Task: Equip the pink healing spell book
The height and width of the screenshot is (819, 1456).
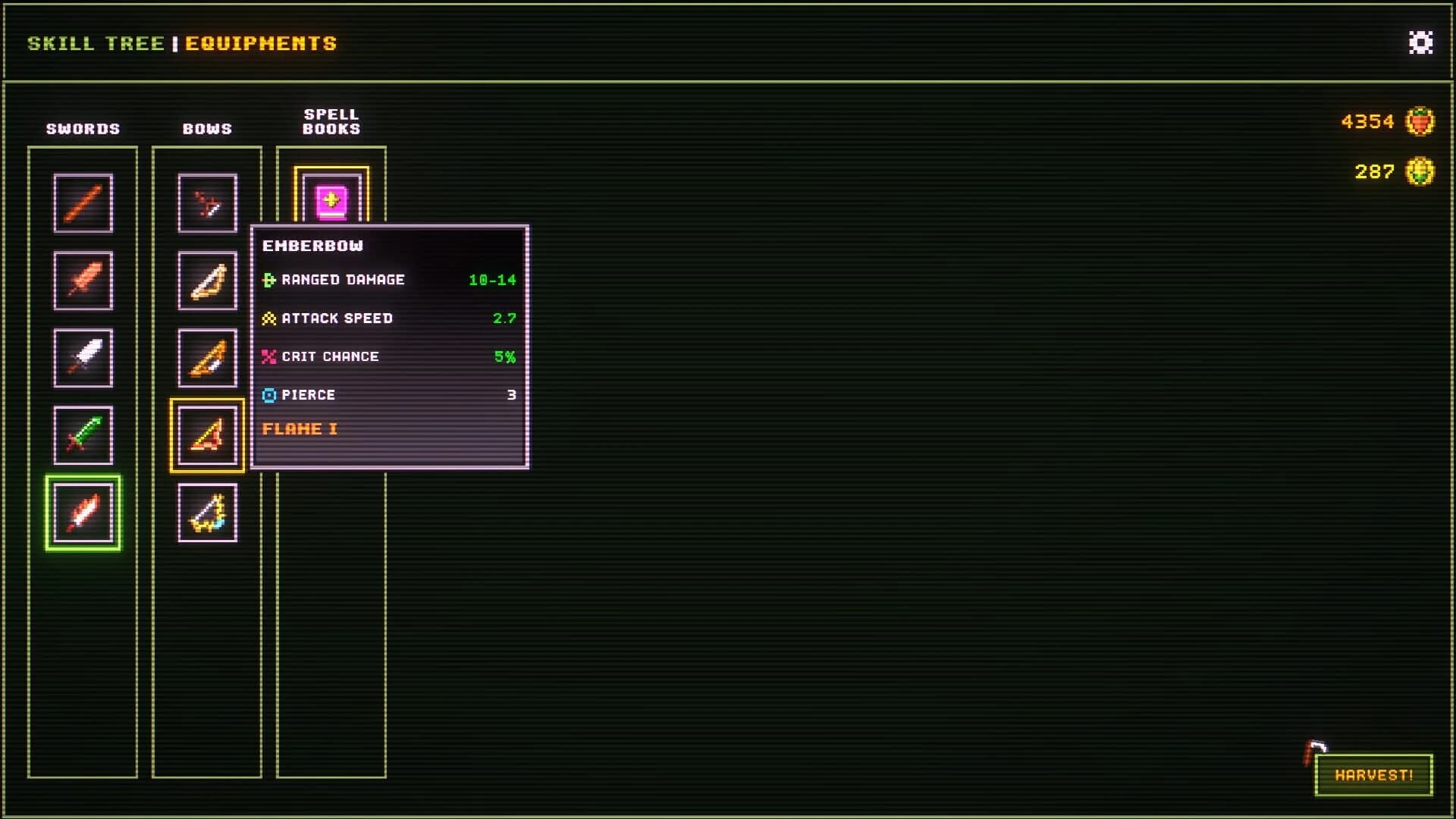Action: (331, 201)
